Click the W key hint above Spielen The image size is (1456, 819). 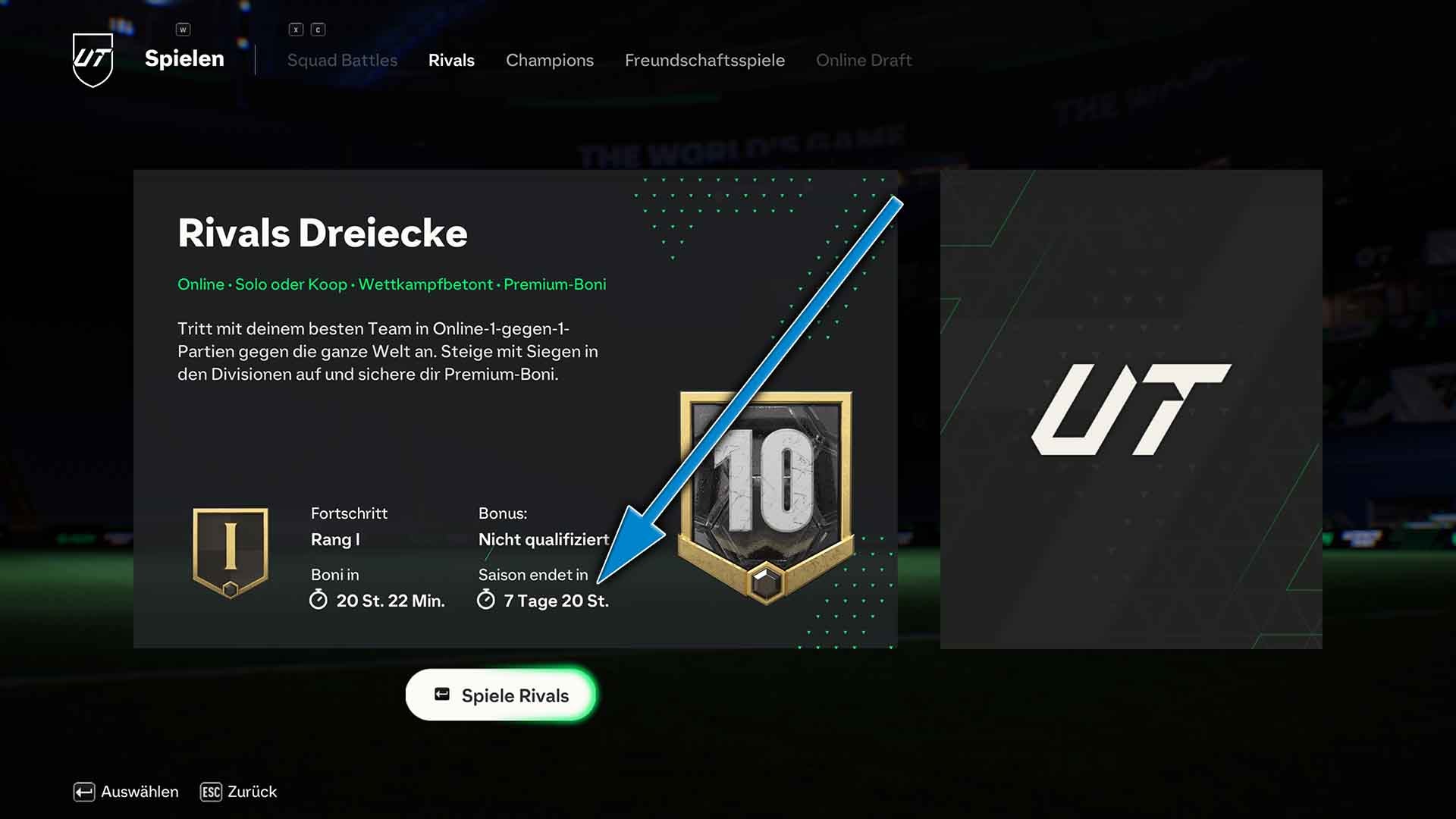coord(182,29)
